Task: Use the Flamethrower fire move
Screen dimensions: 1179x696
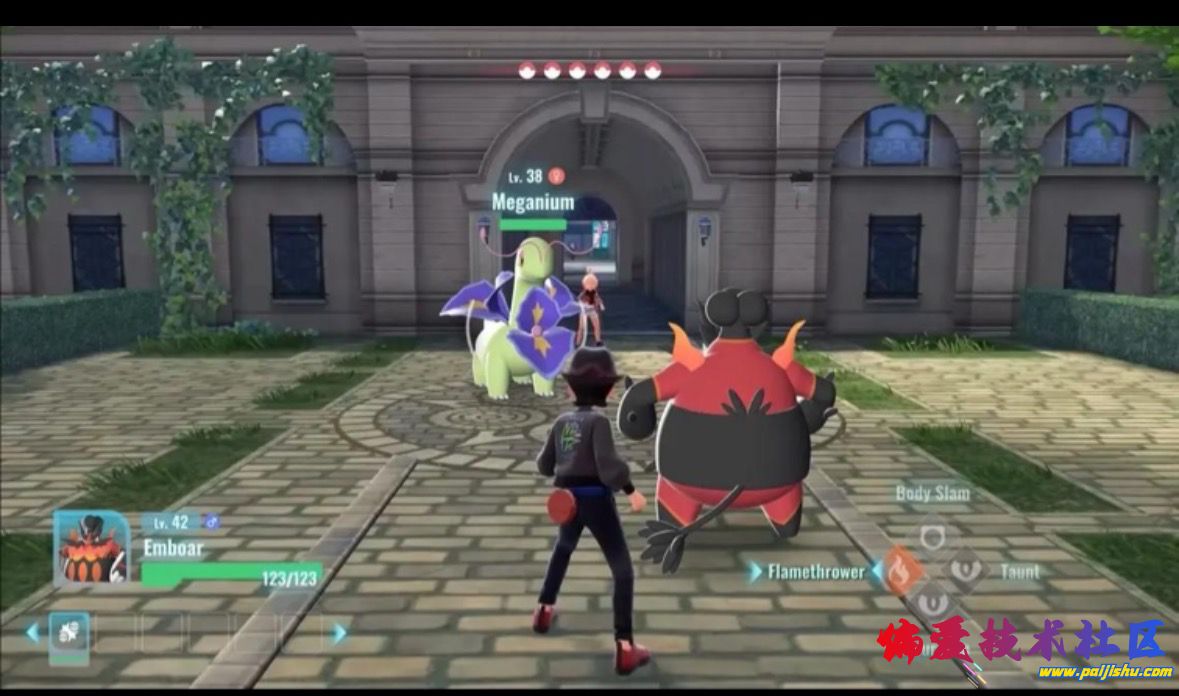Action: point(903,571)
